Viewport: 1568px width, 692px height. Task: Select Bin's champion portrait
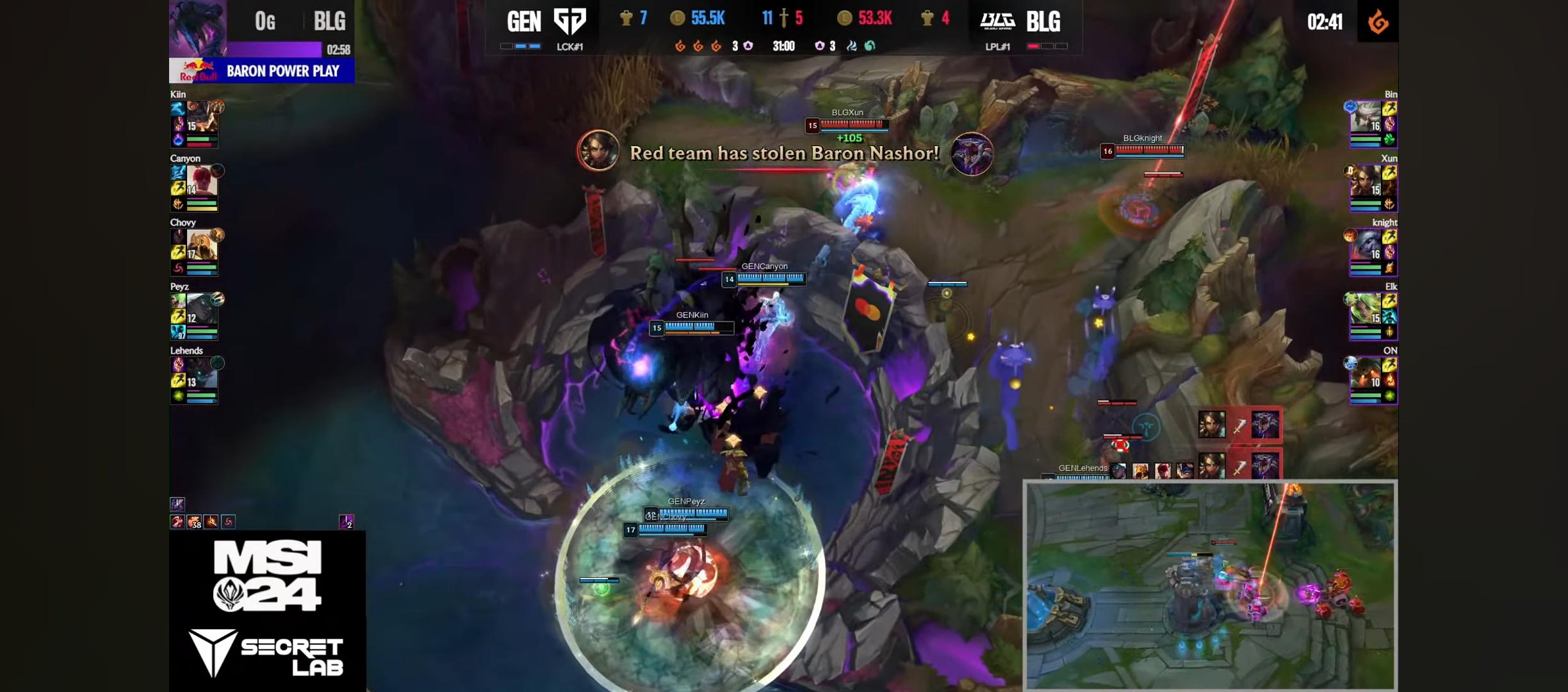[1365, 117]
